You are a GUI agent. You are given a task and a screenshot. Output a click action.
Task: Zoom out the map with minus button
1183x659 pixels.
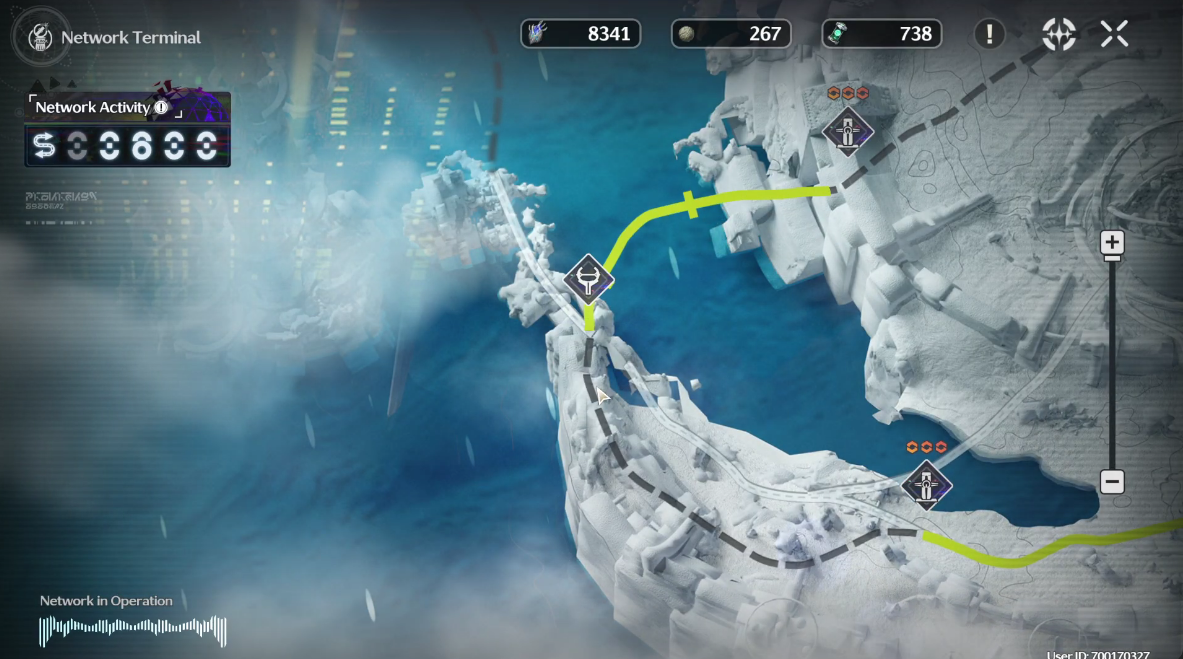tap(1112, 481)
